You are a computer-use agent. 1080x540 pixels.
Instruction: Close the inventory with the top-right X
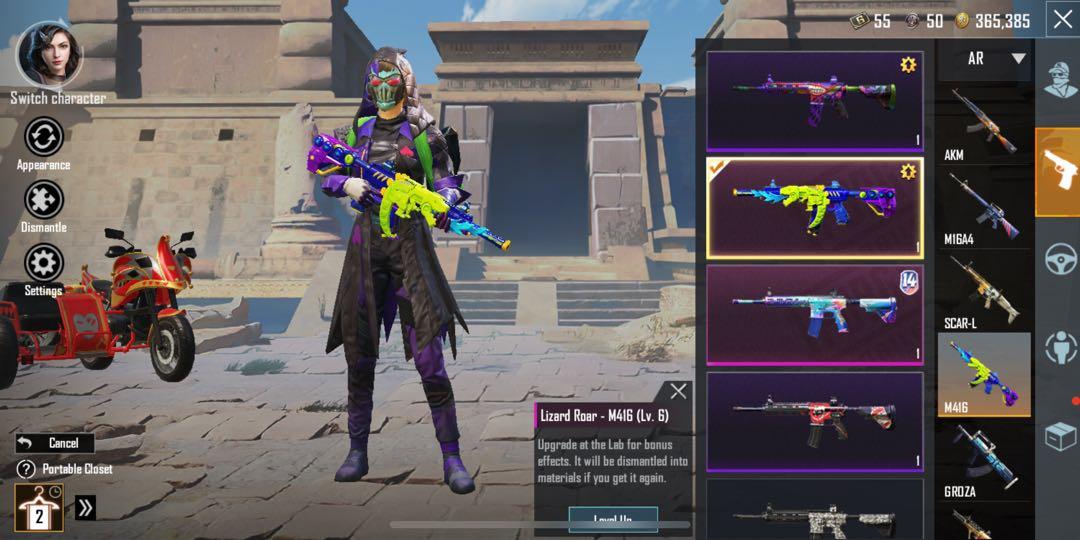pos(1061,19)
